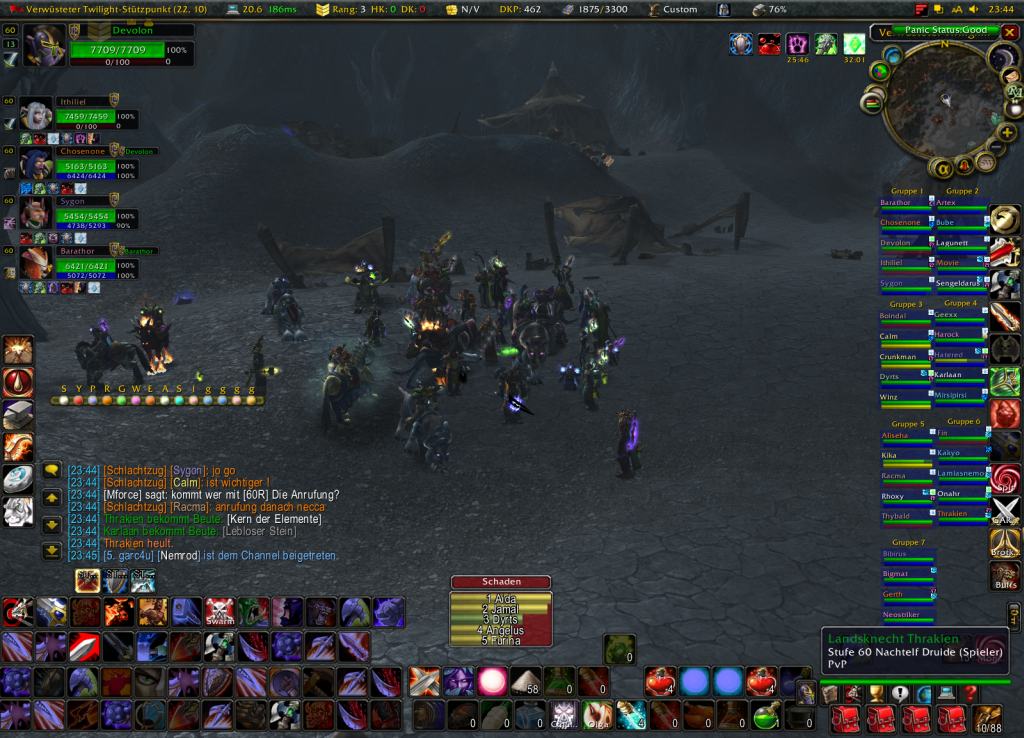Open the chat speech bubble menu
This screenshot has width=1024, height=738.
point(51,470)
